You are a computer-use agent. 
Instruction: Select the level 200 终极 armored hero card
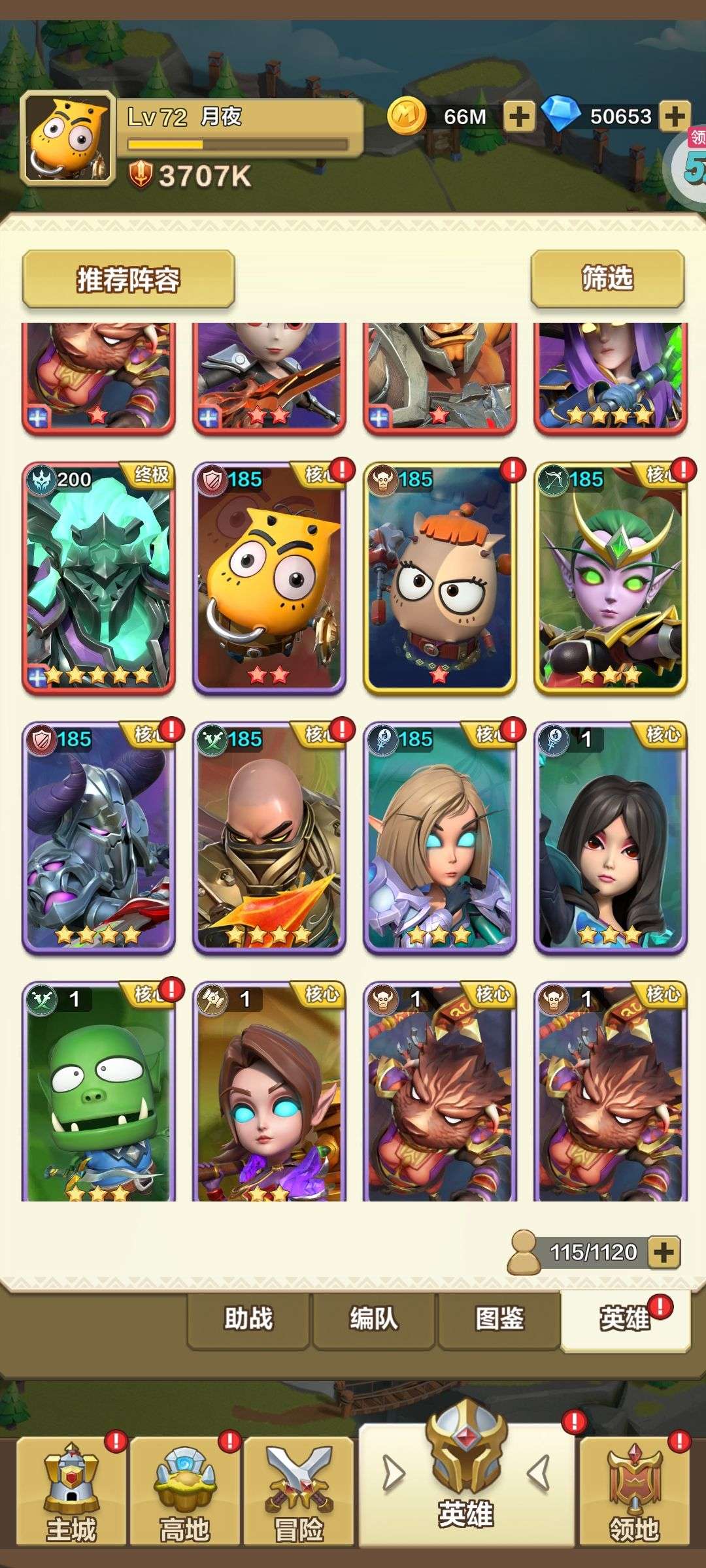pos(99,578)
